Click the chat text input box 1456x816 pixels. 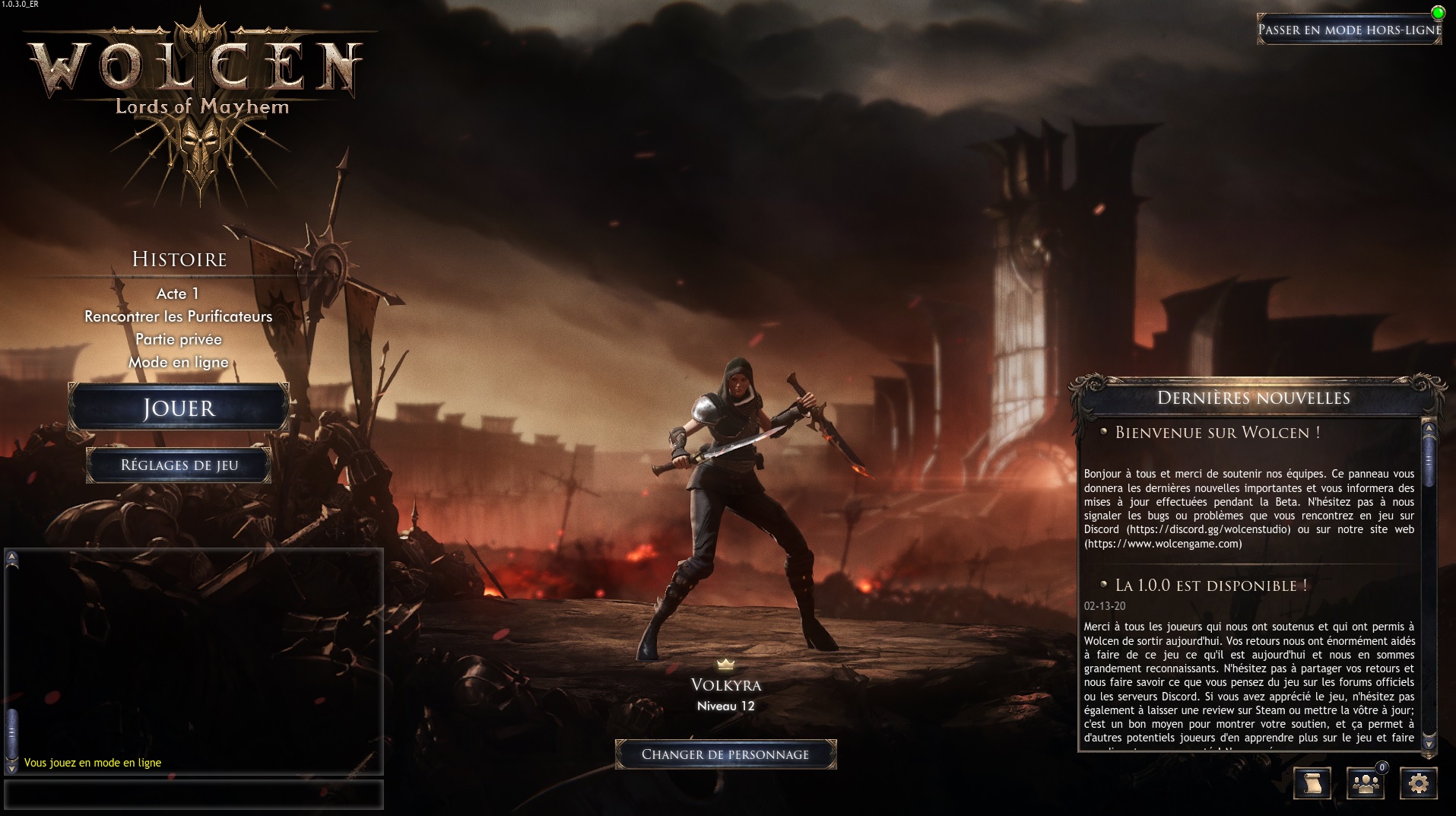tap(194, 795)
